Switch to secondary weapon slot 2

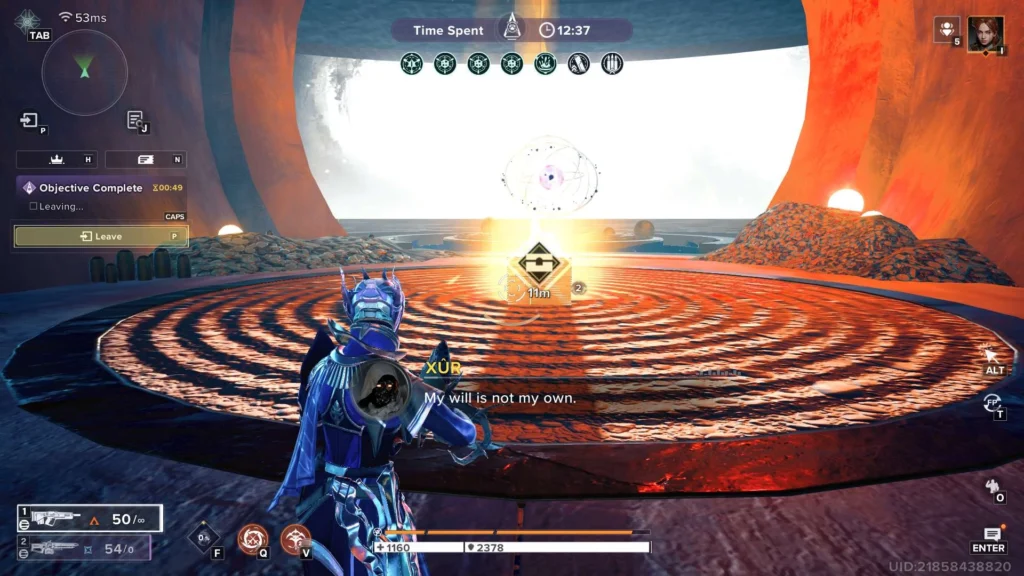[84, 547]
